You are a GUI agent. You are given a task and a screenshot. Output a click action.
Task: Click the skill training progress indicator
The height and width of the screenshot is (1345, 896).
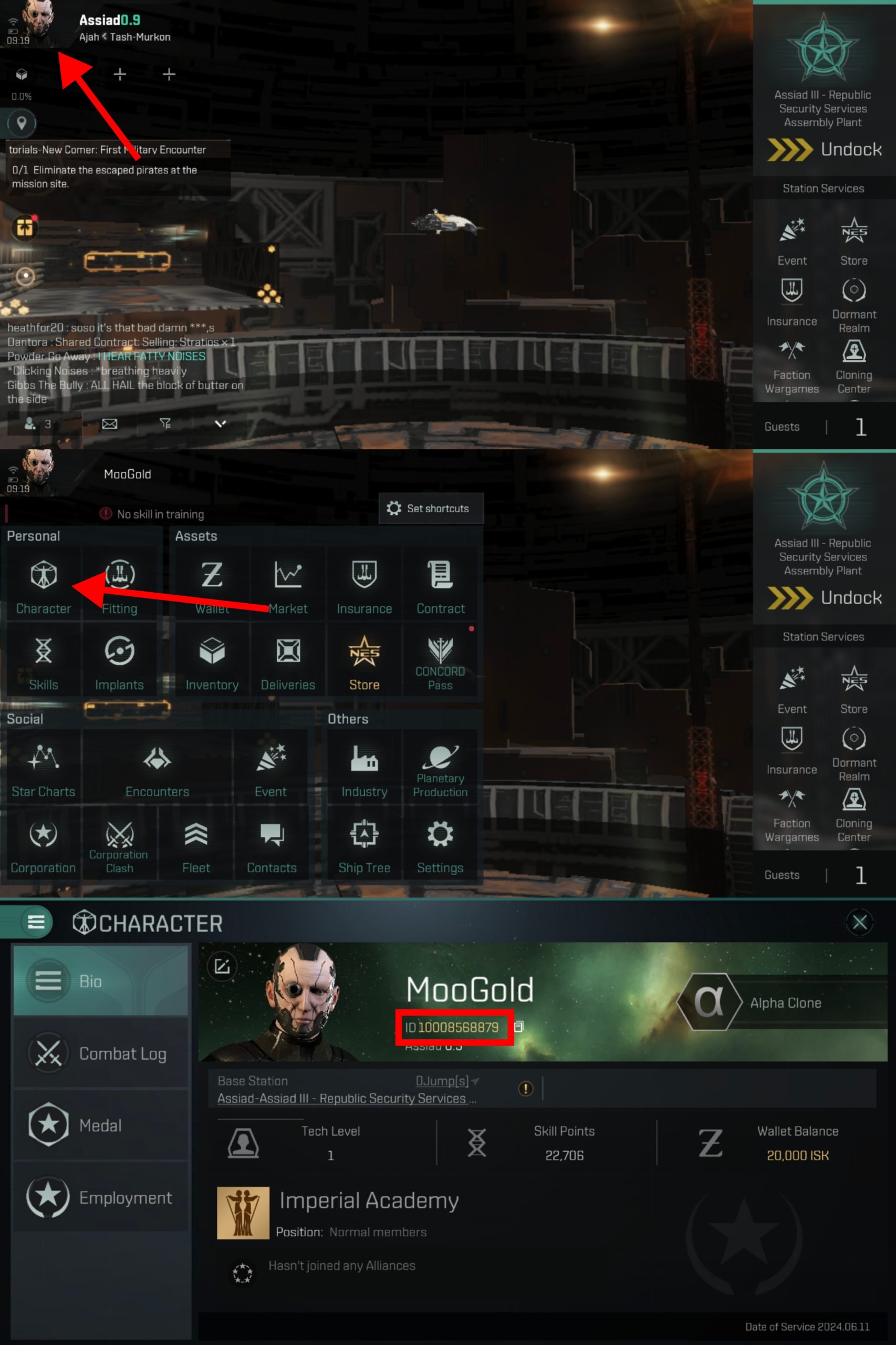pyautogui.click(x=154, y=514)
